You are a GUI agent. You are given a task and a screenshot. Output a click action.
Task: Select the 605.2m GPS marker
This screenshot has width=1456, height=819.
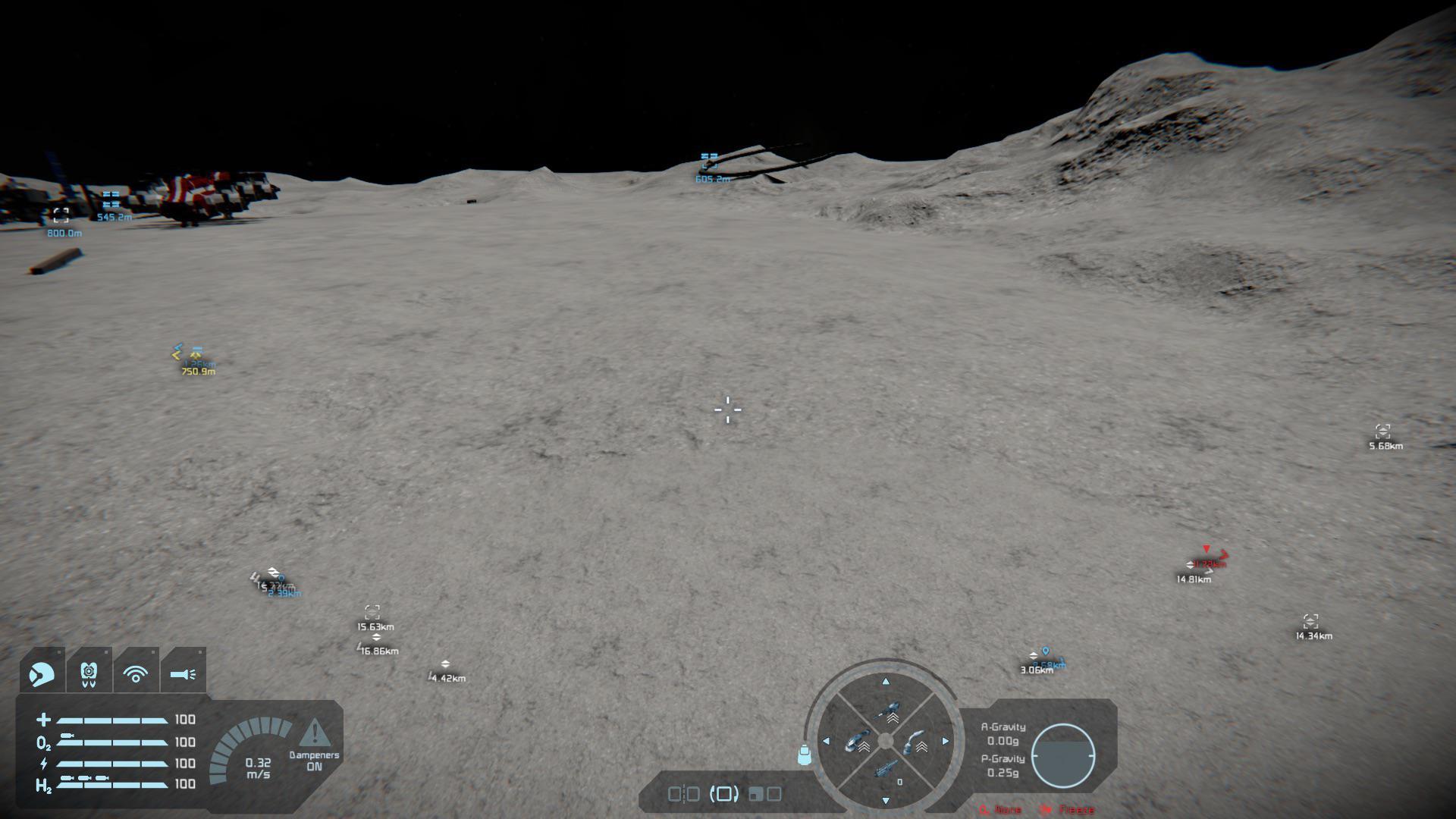pyautogui.click(x=710, y=161)
